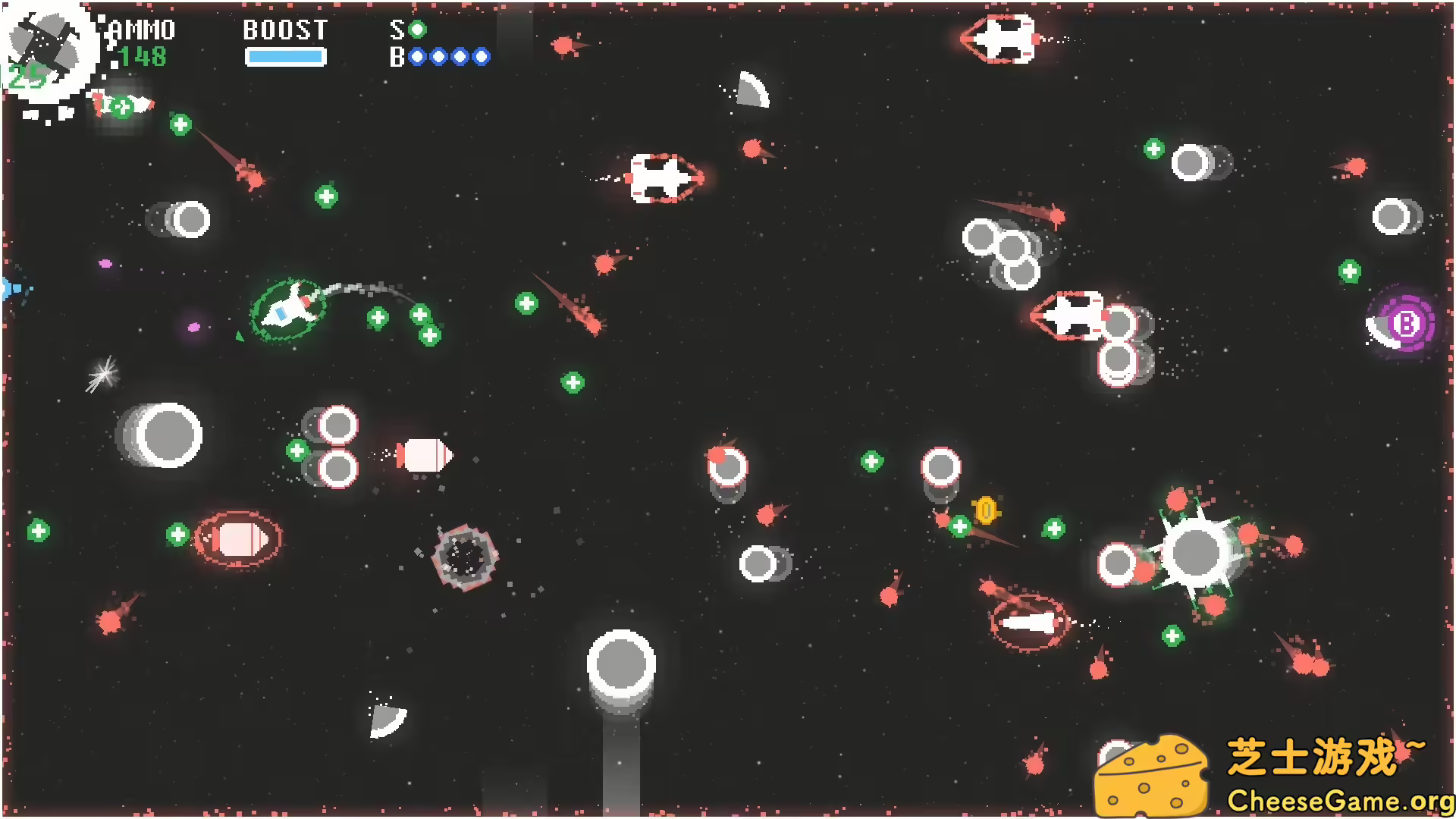Click the BOOST meter bar
Image resolution: width=1456 pixels, height=819 pixels.
[x=286, y=55]
